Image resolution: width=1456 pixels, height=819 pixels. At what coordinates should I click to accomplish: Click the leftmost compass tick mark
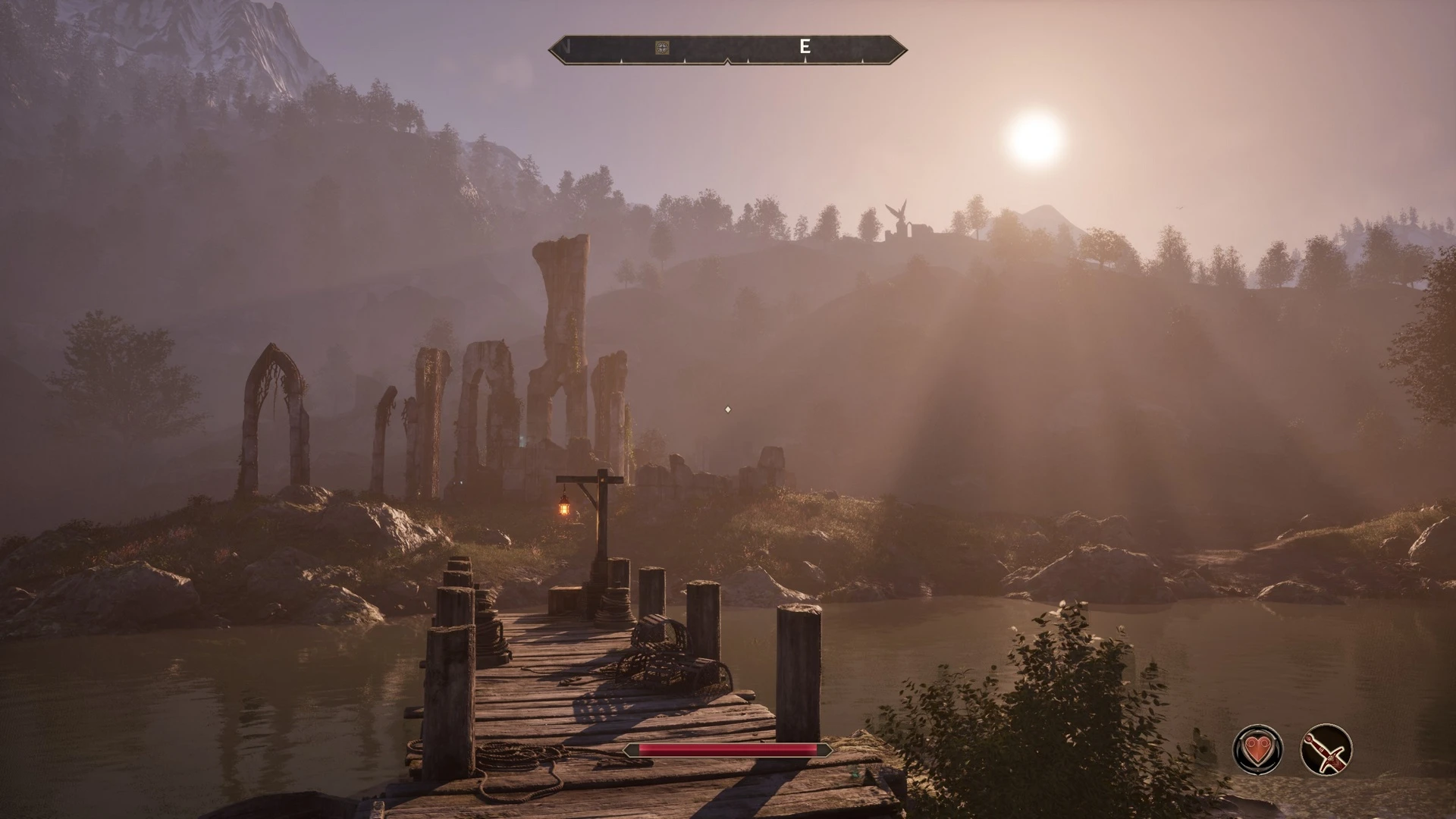622,59
